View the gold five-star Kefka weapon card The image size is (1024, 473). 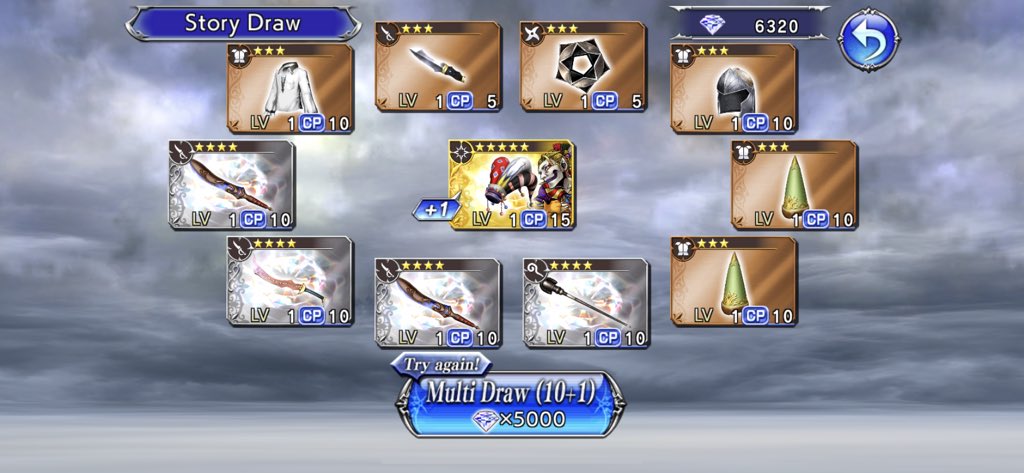click(x=512, y=185)
